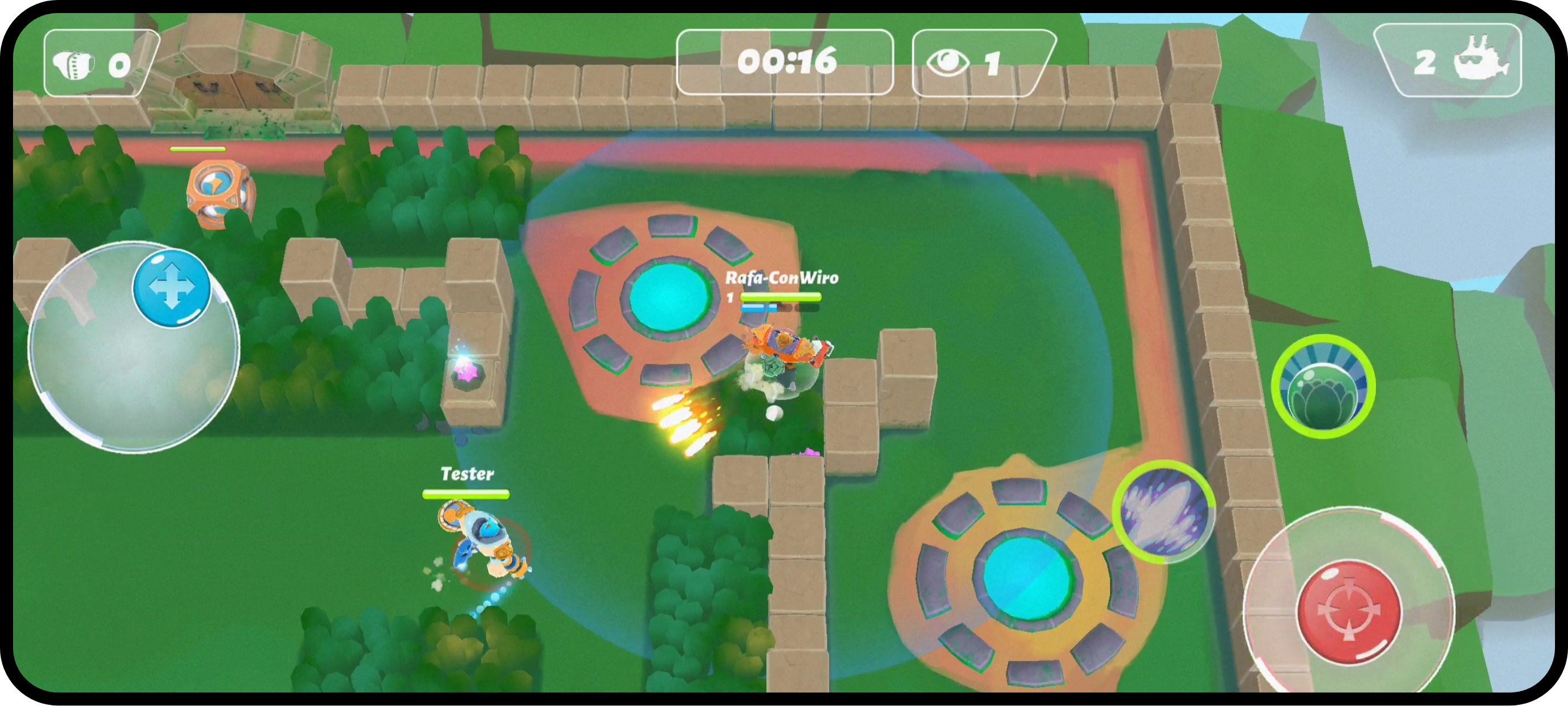
Task: Tap Tester's health bar above the robot
Action: [x=466, y=494]
